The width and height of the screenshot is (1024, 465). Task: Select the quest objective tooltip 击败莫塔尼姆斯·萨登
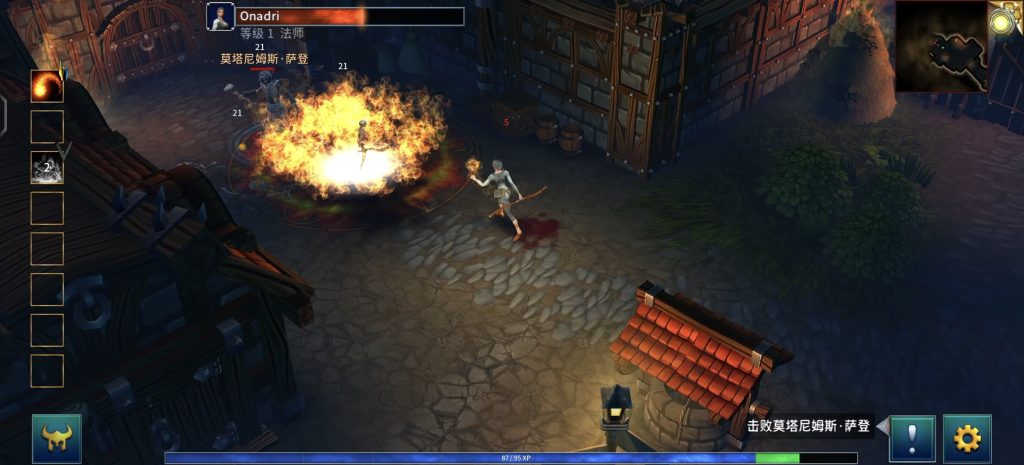(x=808, y=426)
